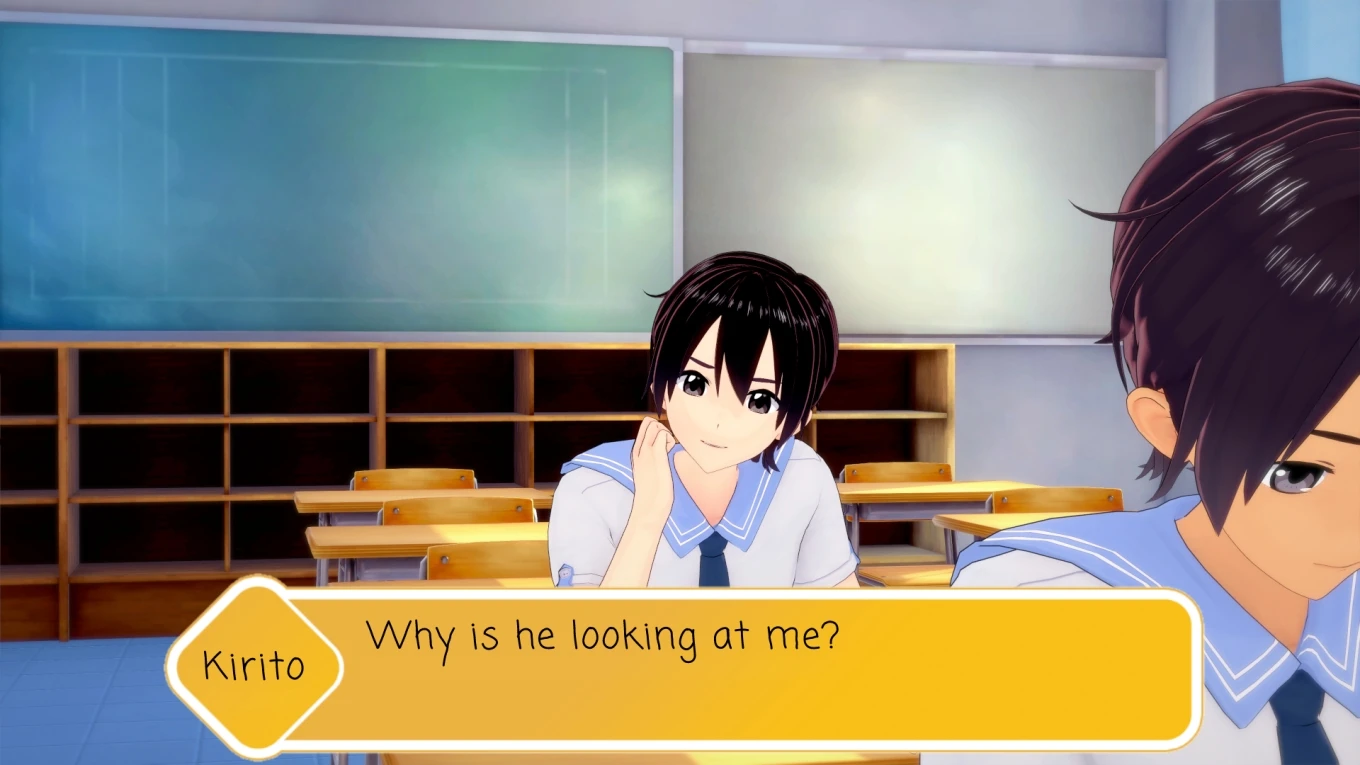Image resolution: width=1360 pixels, height=765 pixels.
Task: Click the green chalkboard on the left
Action: (300, 180)
